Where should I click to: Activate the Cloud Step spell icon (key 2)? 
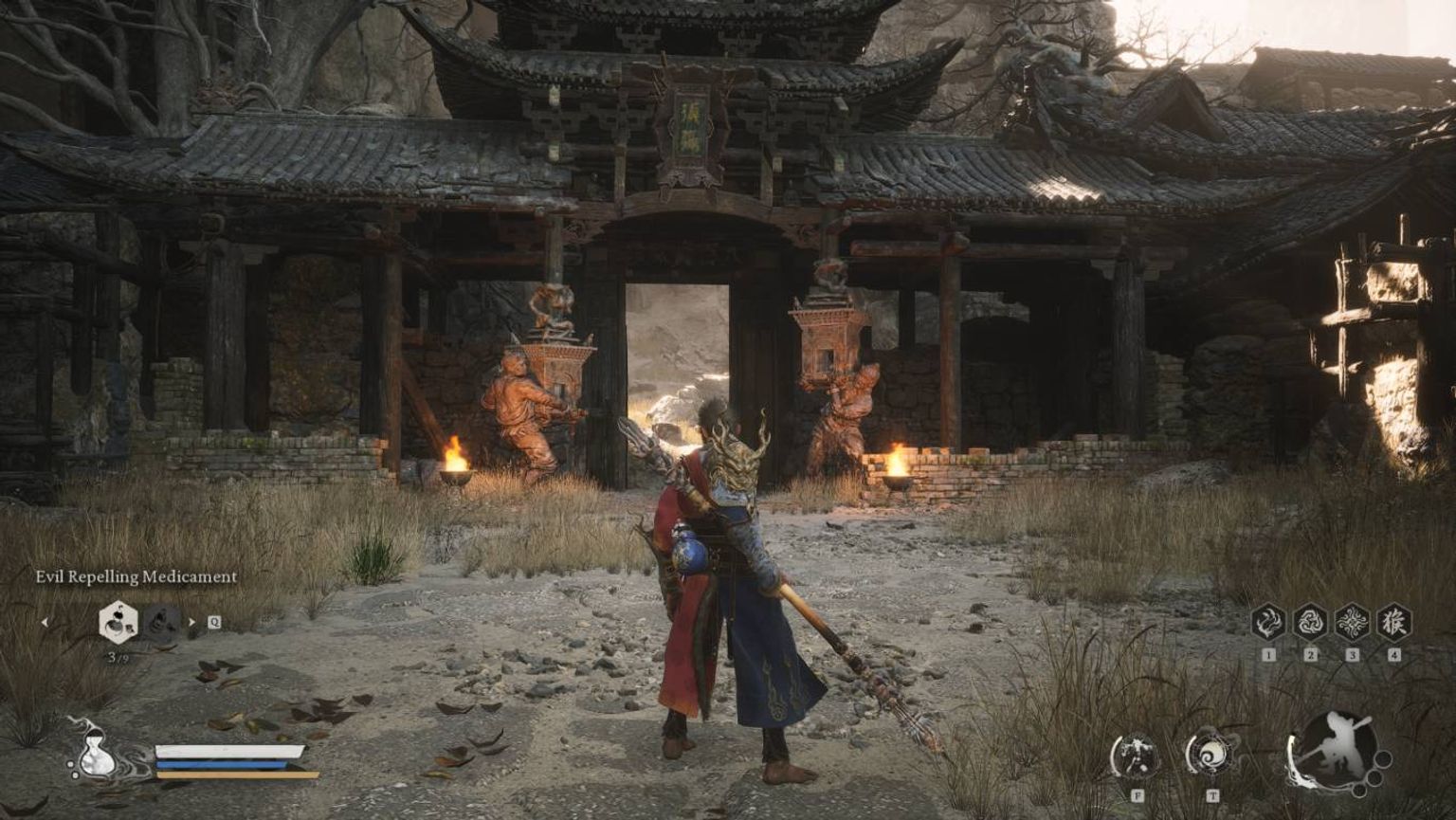pyautogui.click(x=1311, y=622)
